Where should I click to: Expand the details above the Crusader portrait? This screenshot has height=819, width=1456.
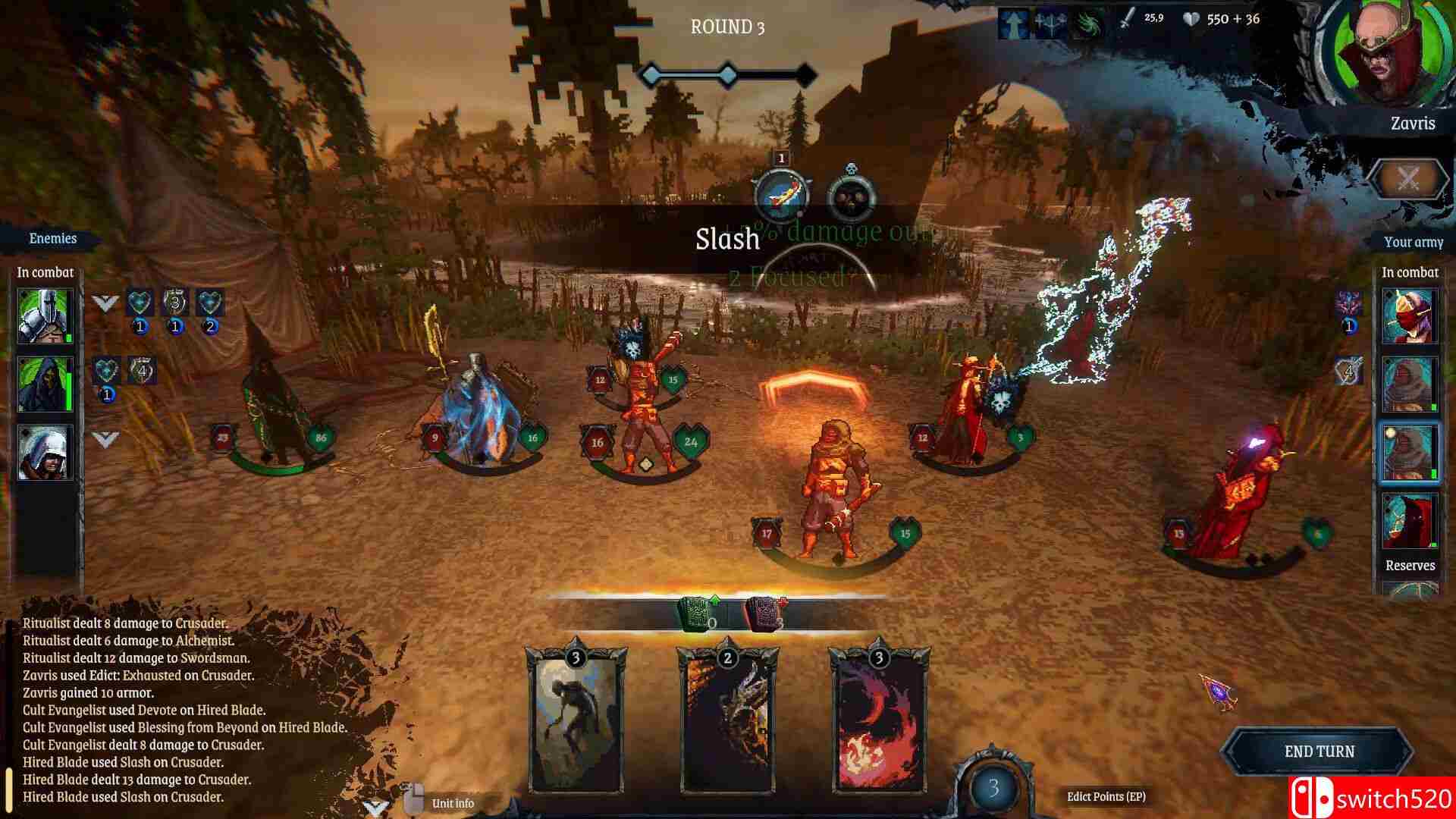(105, 303)
